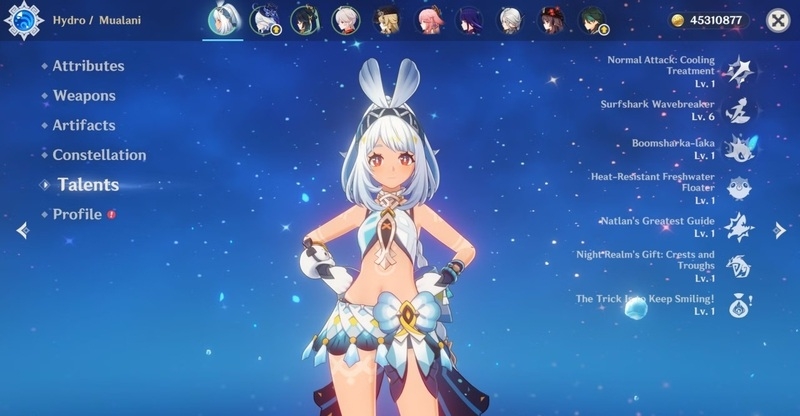View the Surfshark Wavebreaker skill

coord(739,108)
